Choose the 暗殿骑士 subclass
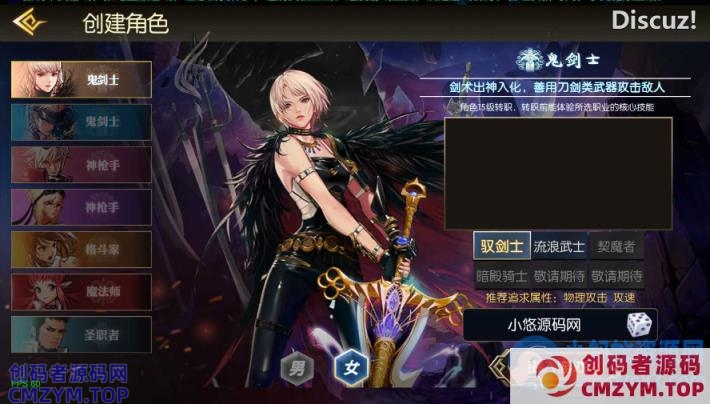The height and width of the screenshot is (404, 710). (502, 276)
